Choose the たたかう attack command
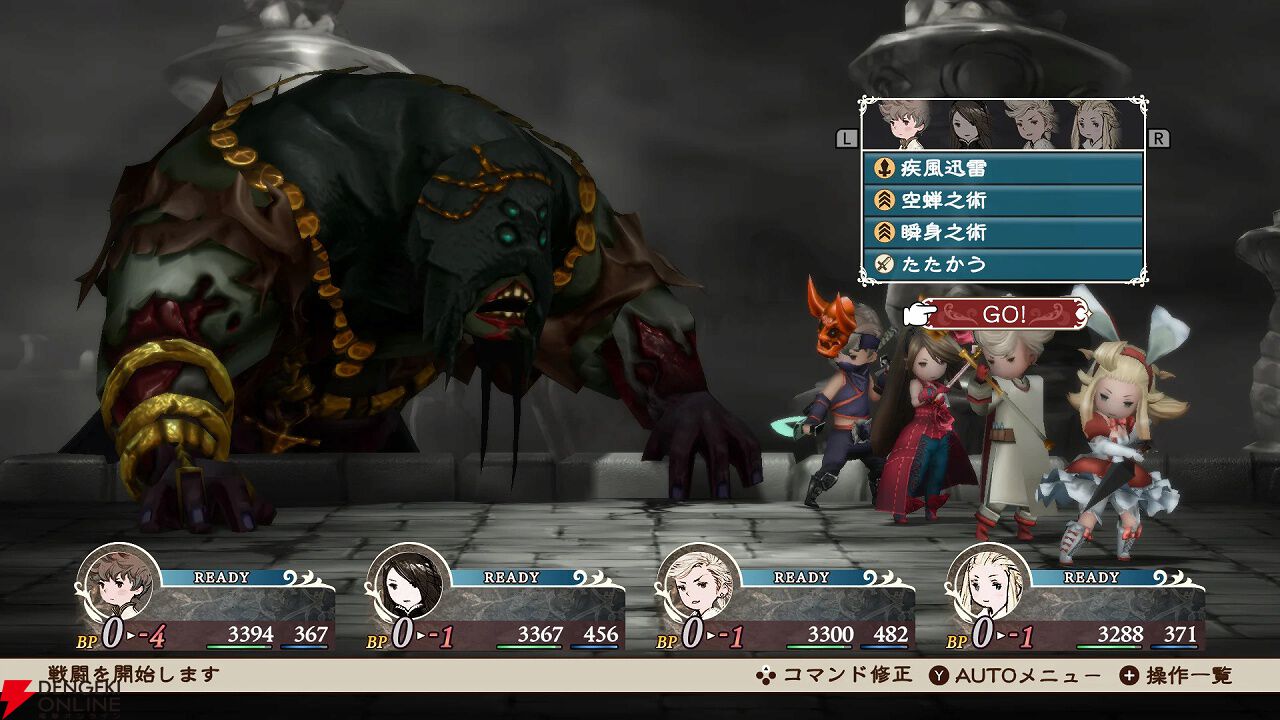Viewport: 1280px width, 720px height. 1002,264
